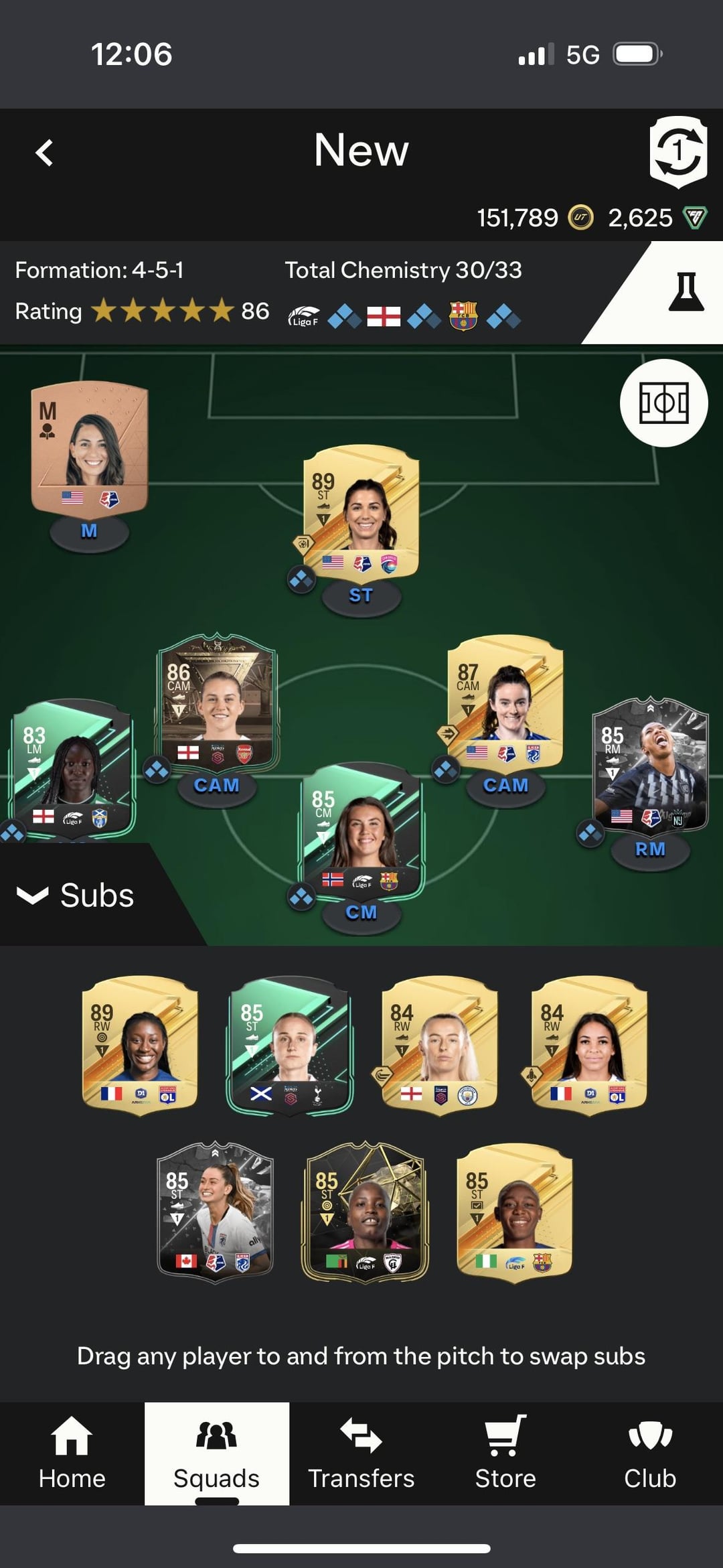Open the chemistry flask panel
The height and width of the screenshot is (1568, 723).
click(x=686, y=293)
